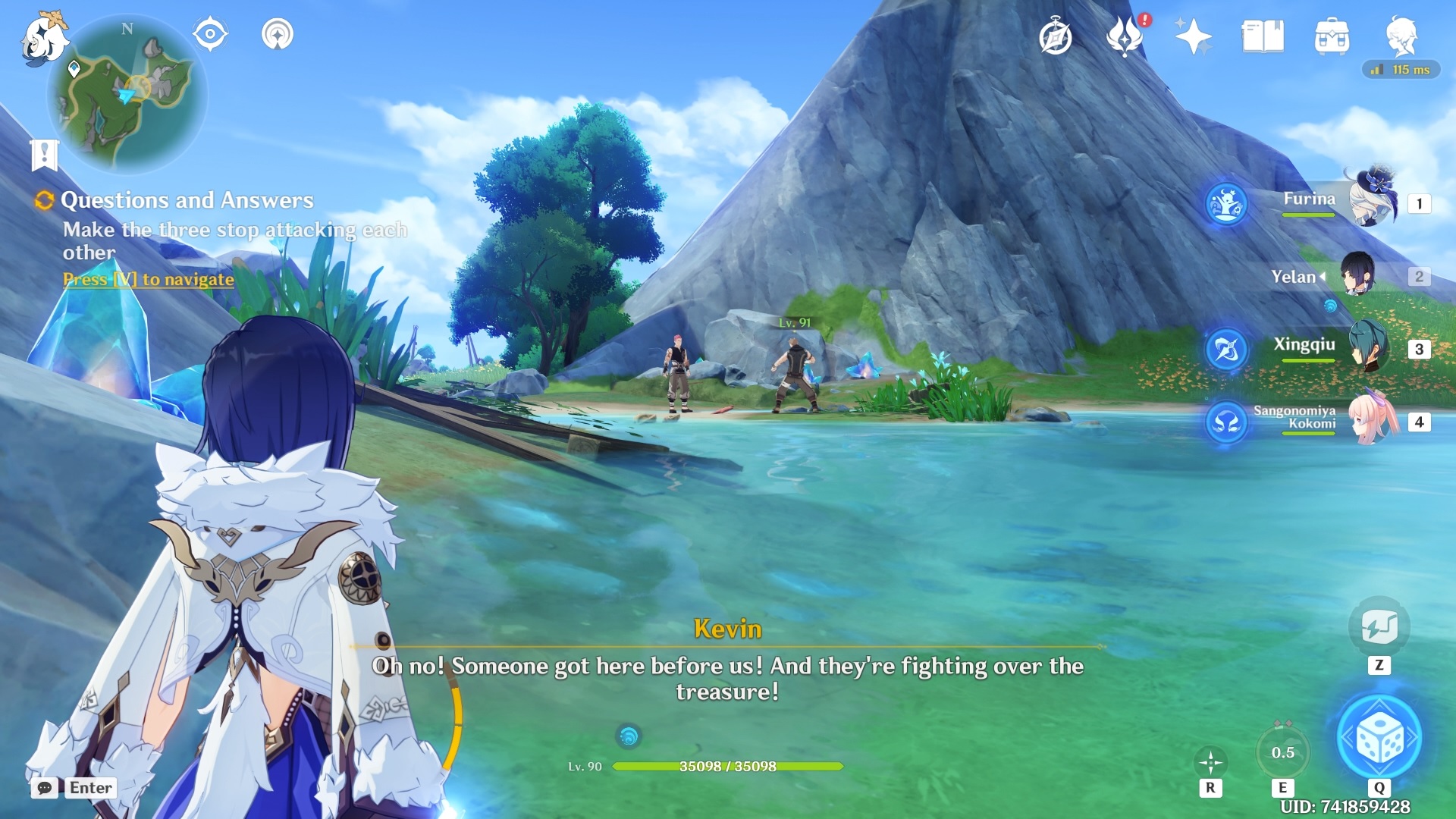Click the compass icon beside the minimap

click(x=210, y=33)
